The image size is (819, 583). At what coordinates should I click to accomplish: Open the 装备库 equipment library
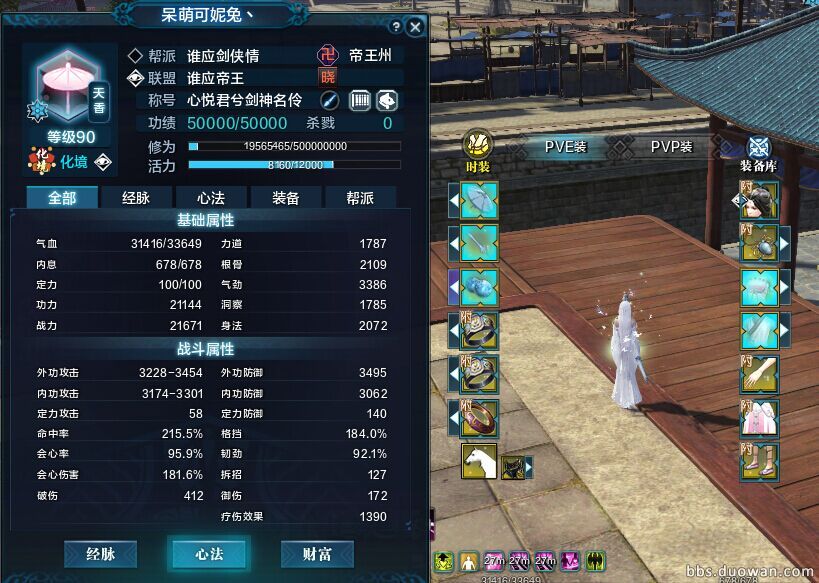[x=759, y=152]
